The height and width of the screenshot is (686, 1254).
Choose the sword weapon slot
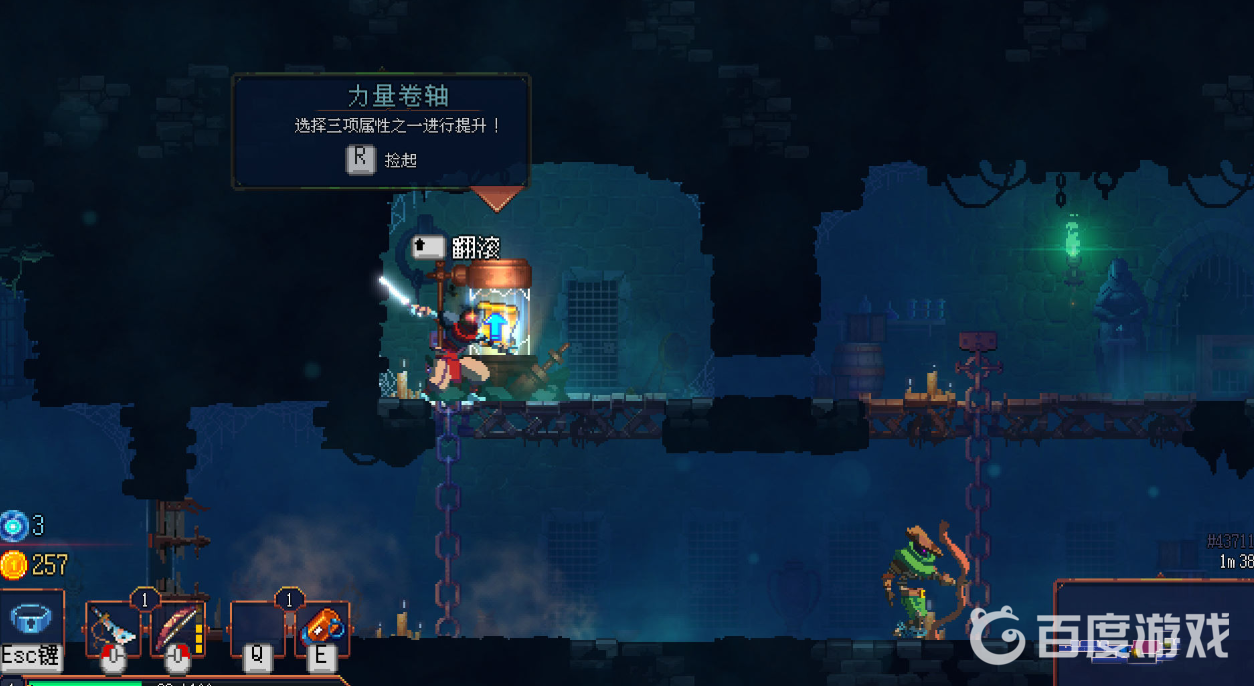[x=113, y=628]
